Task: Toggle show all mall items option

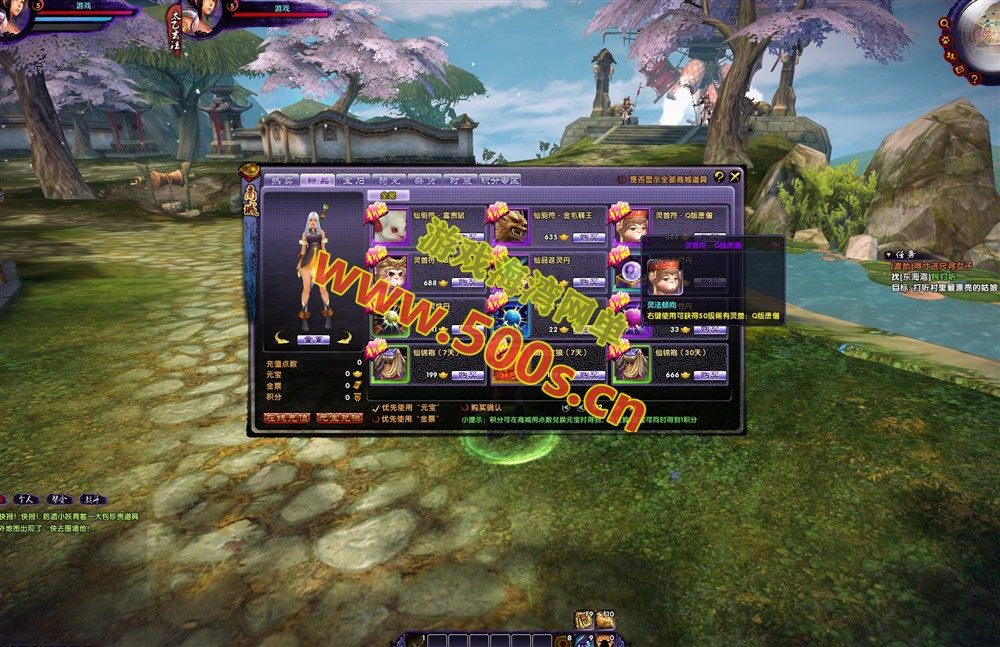Action: coord(621,179)
